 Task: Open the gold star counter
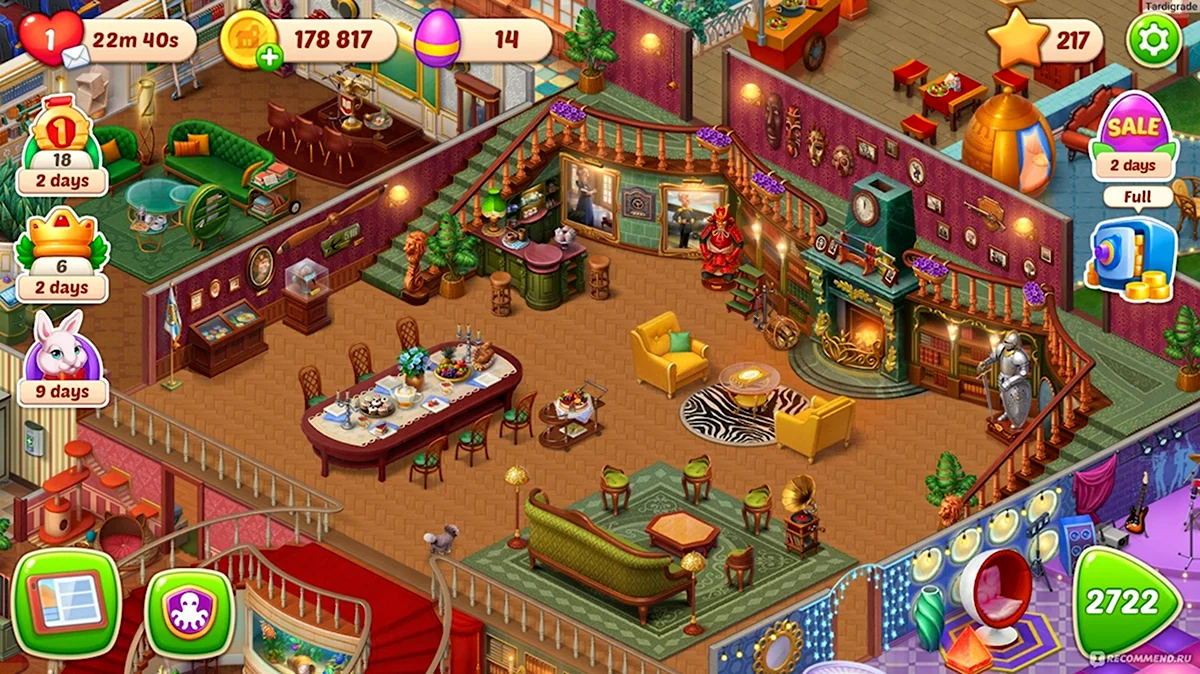click(x=1018, y=40)
